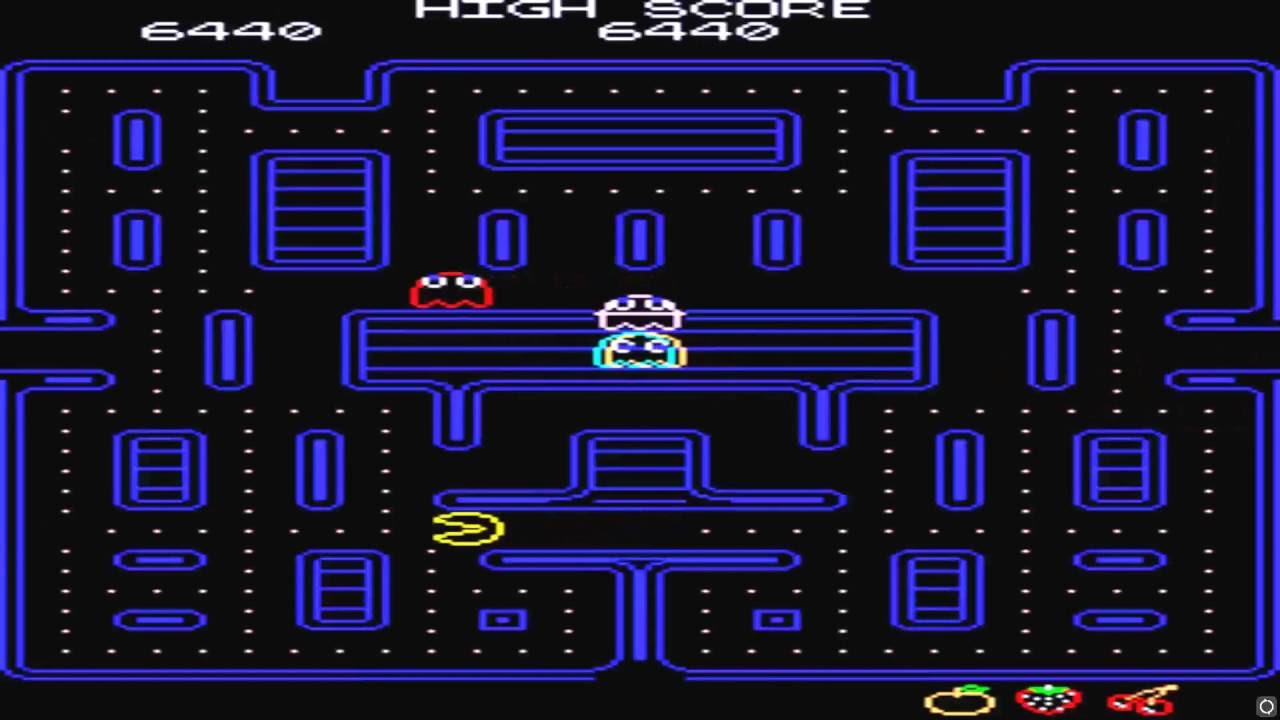
Task: Click the yellow Pac-Man sprite
Action: click(467, 528)
